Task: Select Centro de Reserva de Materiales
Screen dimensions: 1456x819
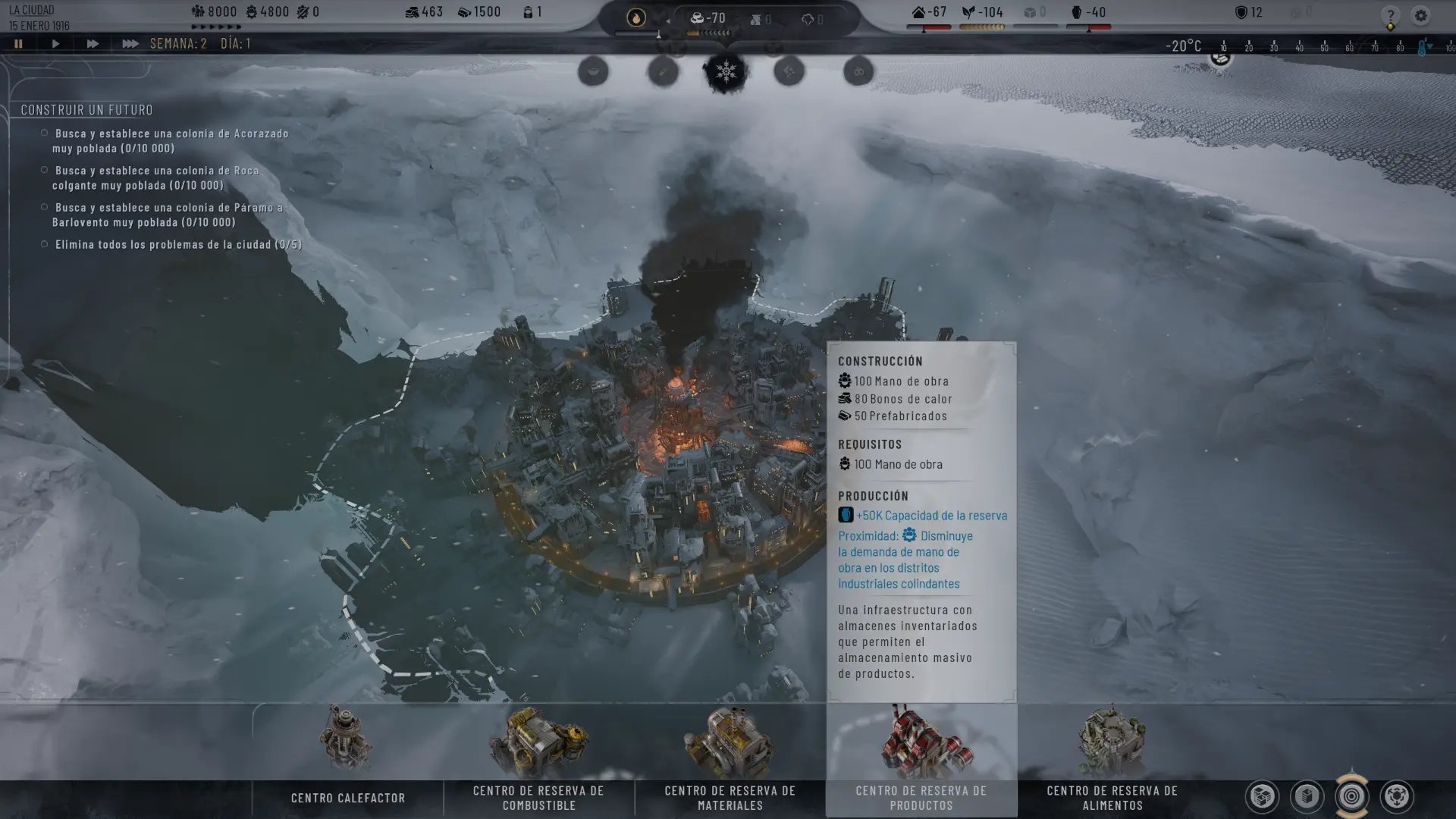Action: pos(730,758)
